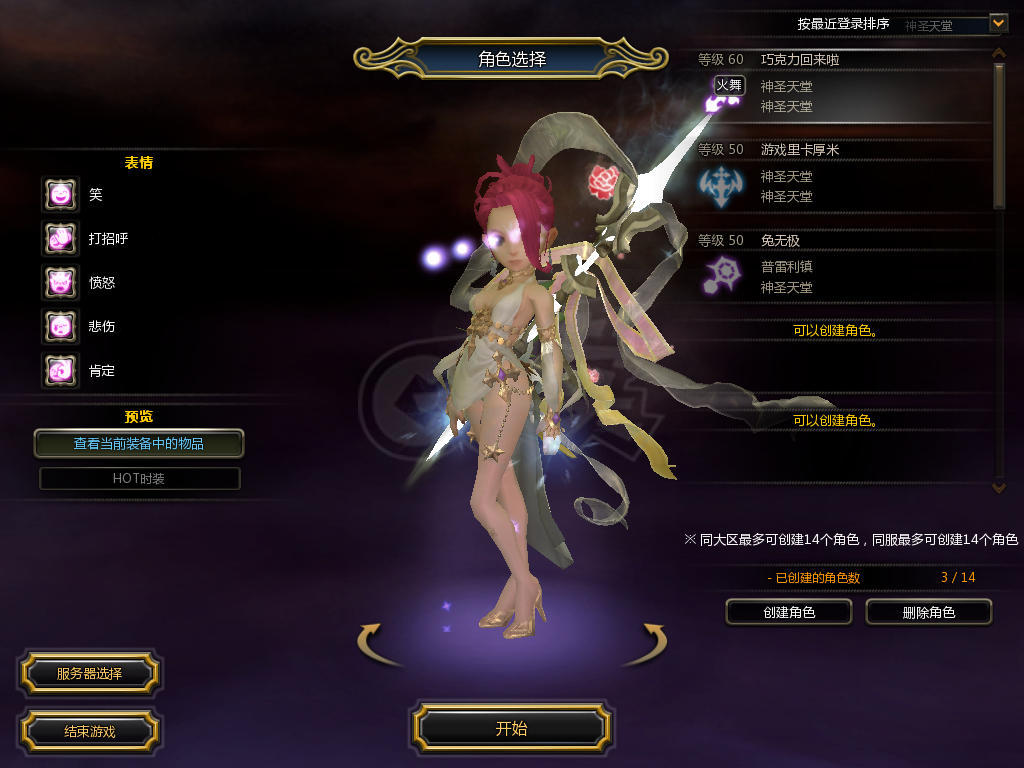Play the 笑 laugh emote
This screenshot has height=768, width=1024.
click(60, 195)
